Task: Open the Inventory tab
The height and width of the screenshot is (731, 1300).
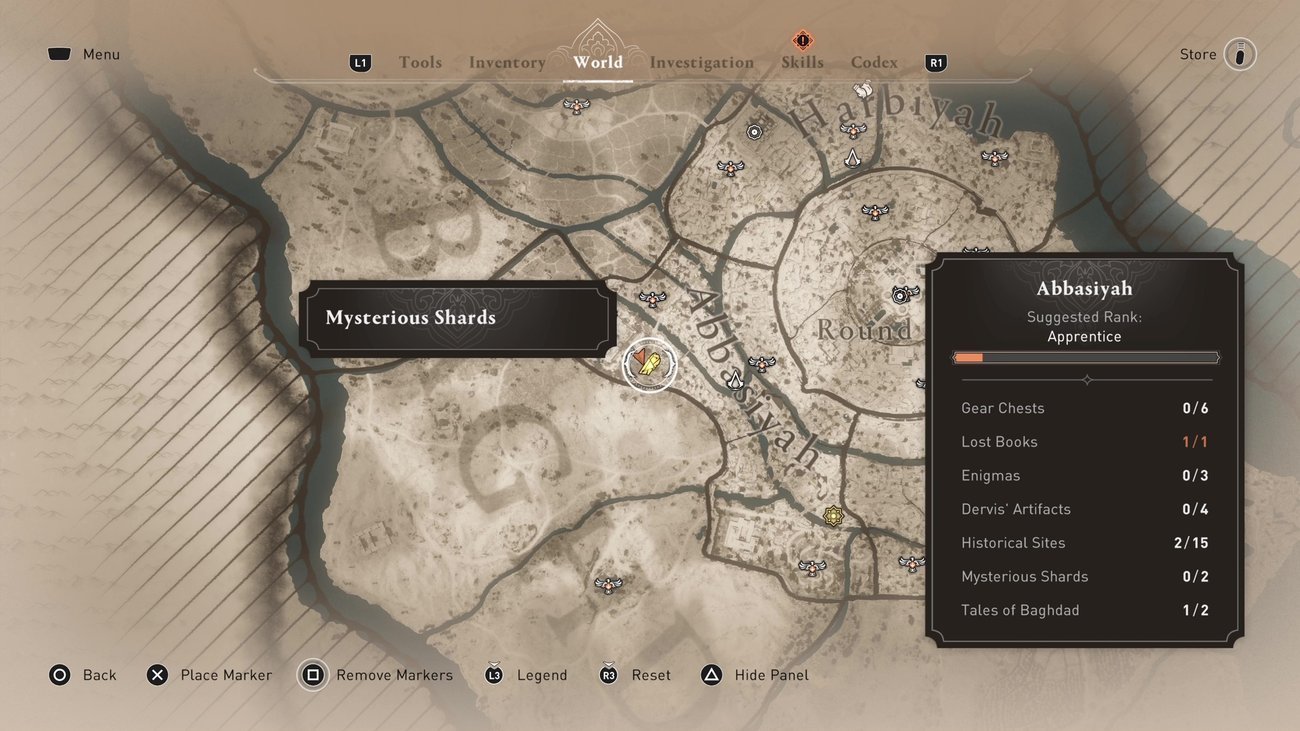Action: [x=507, y=62]
